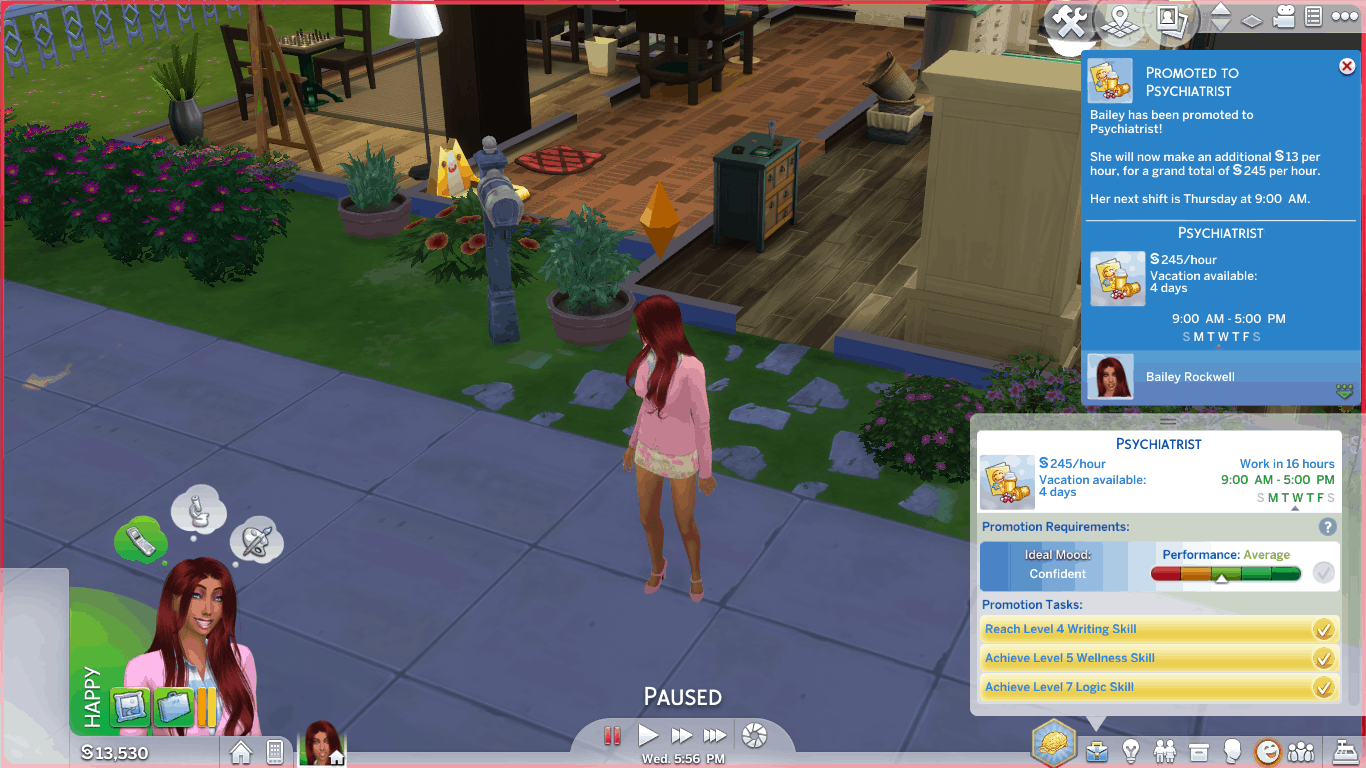Open the three-dot game options menu
This screenshot has height=768, width=1366.
(1342, 17)
